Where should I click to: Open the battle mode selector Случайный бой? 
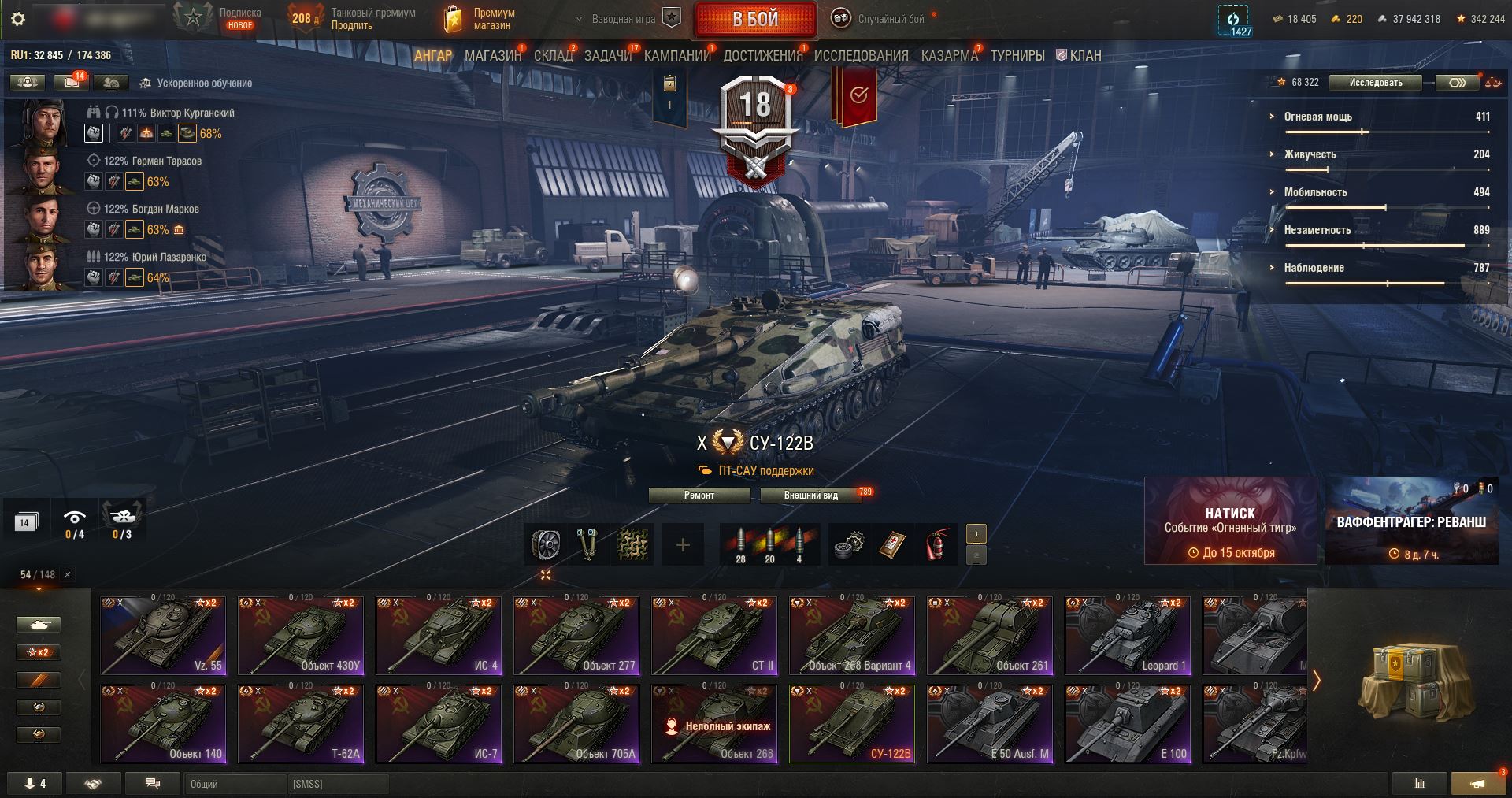[x=882, y=19]
